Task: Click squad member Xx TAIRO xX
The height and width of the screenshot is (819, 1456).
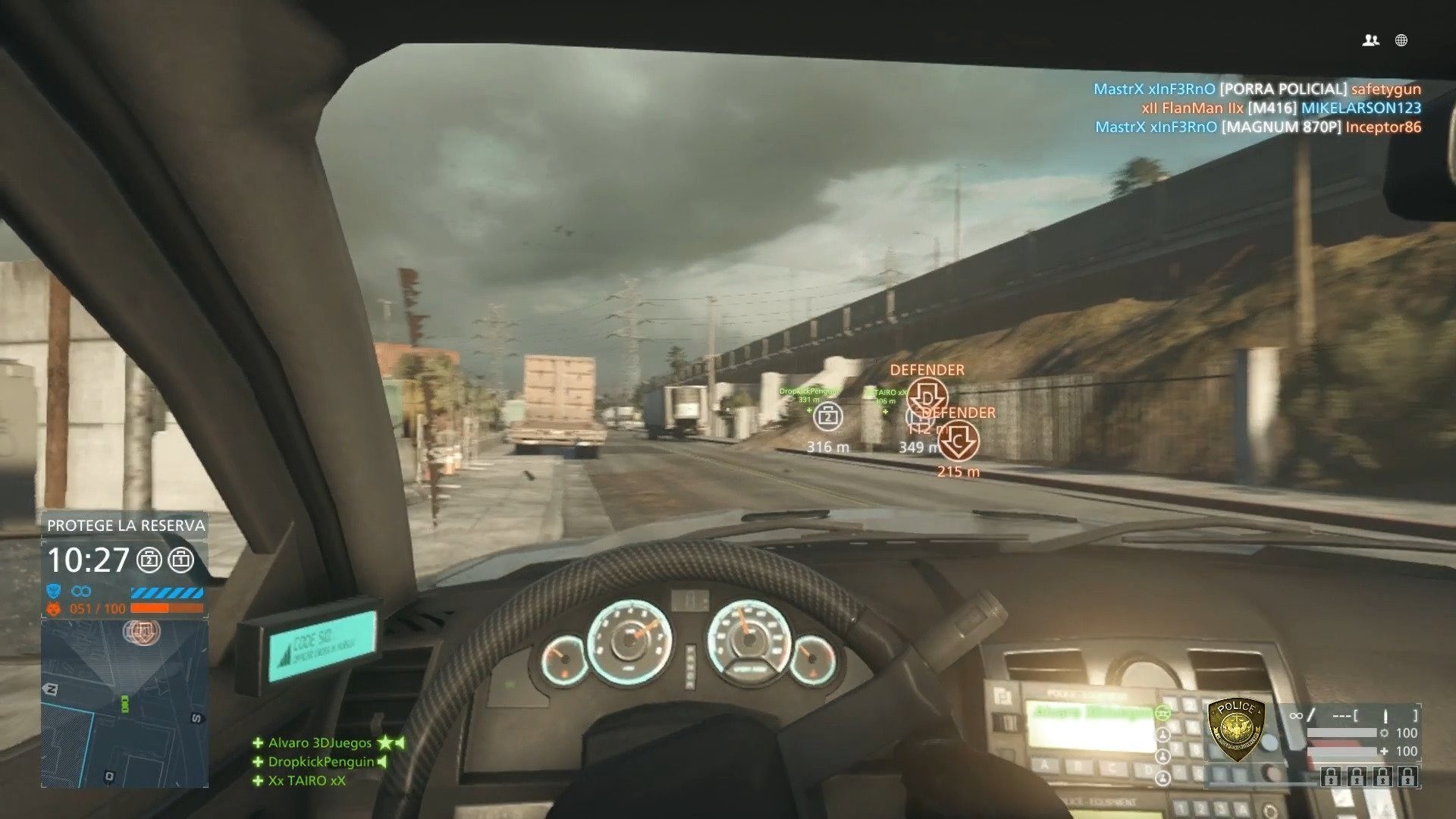Action: [306, 781]
